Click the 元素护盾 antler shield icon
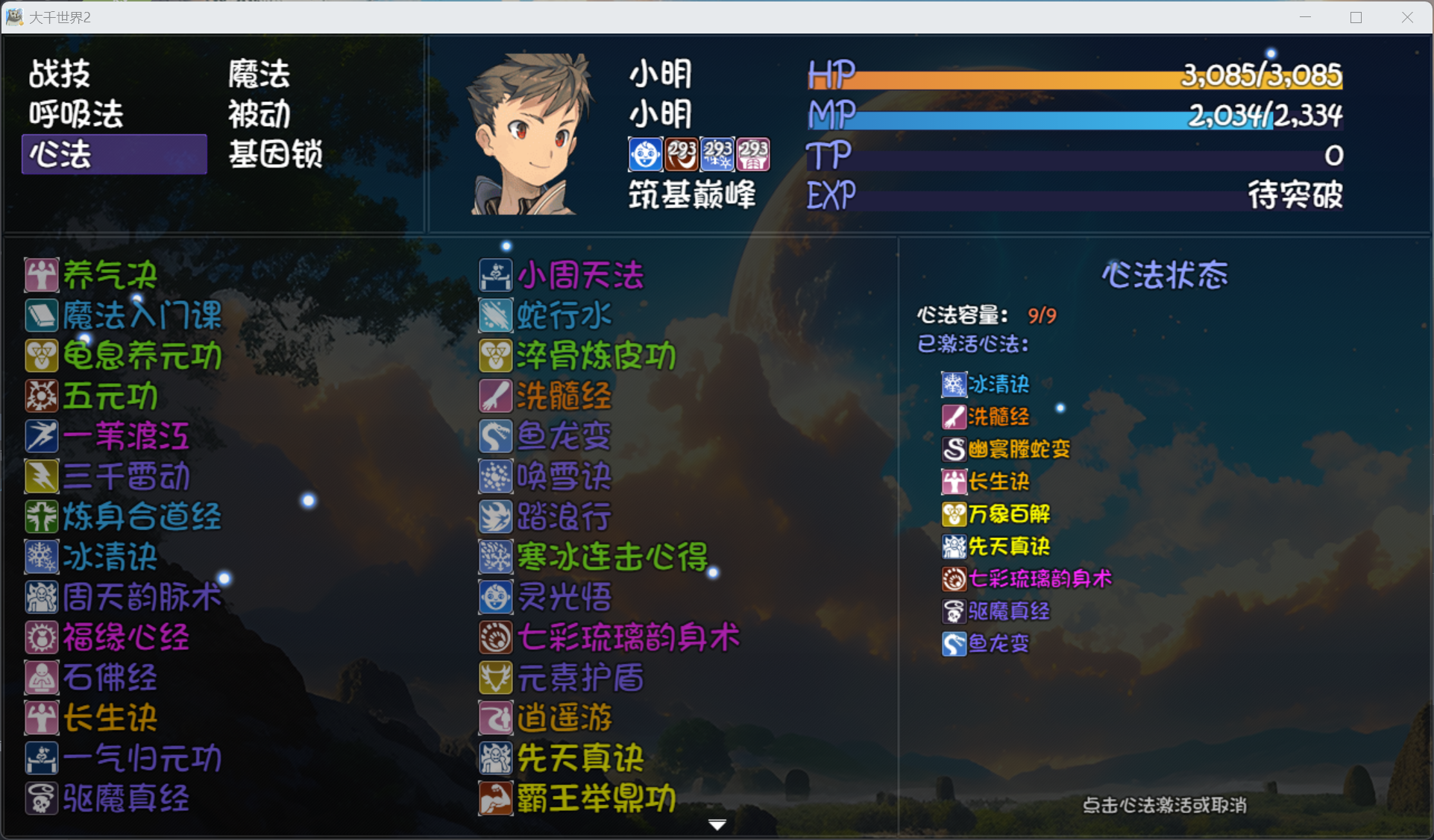 pos(495,678)
